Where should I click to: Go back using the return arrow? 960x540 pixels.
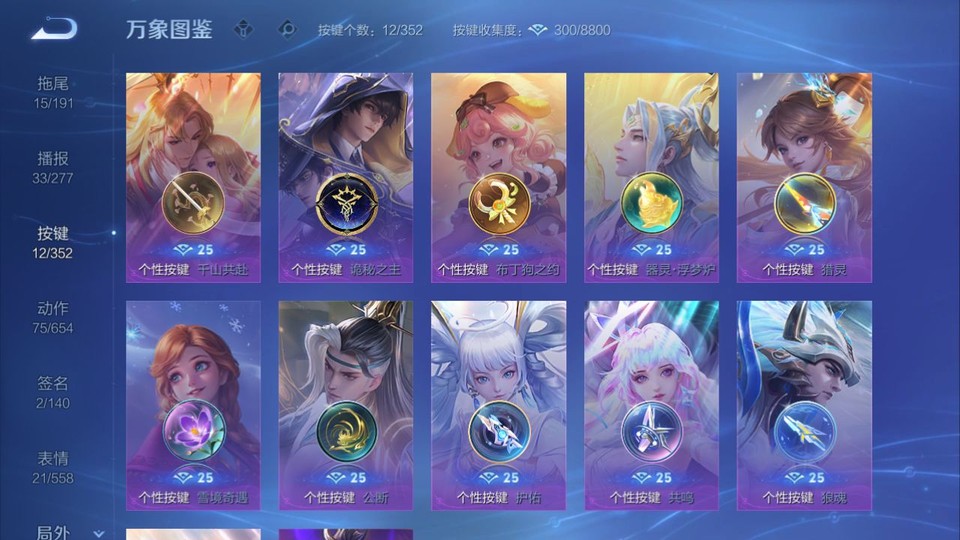click(53, 29)
